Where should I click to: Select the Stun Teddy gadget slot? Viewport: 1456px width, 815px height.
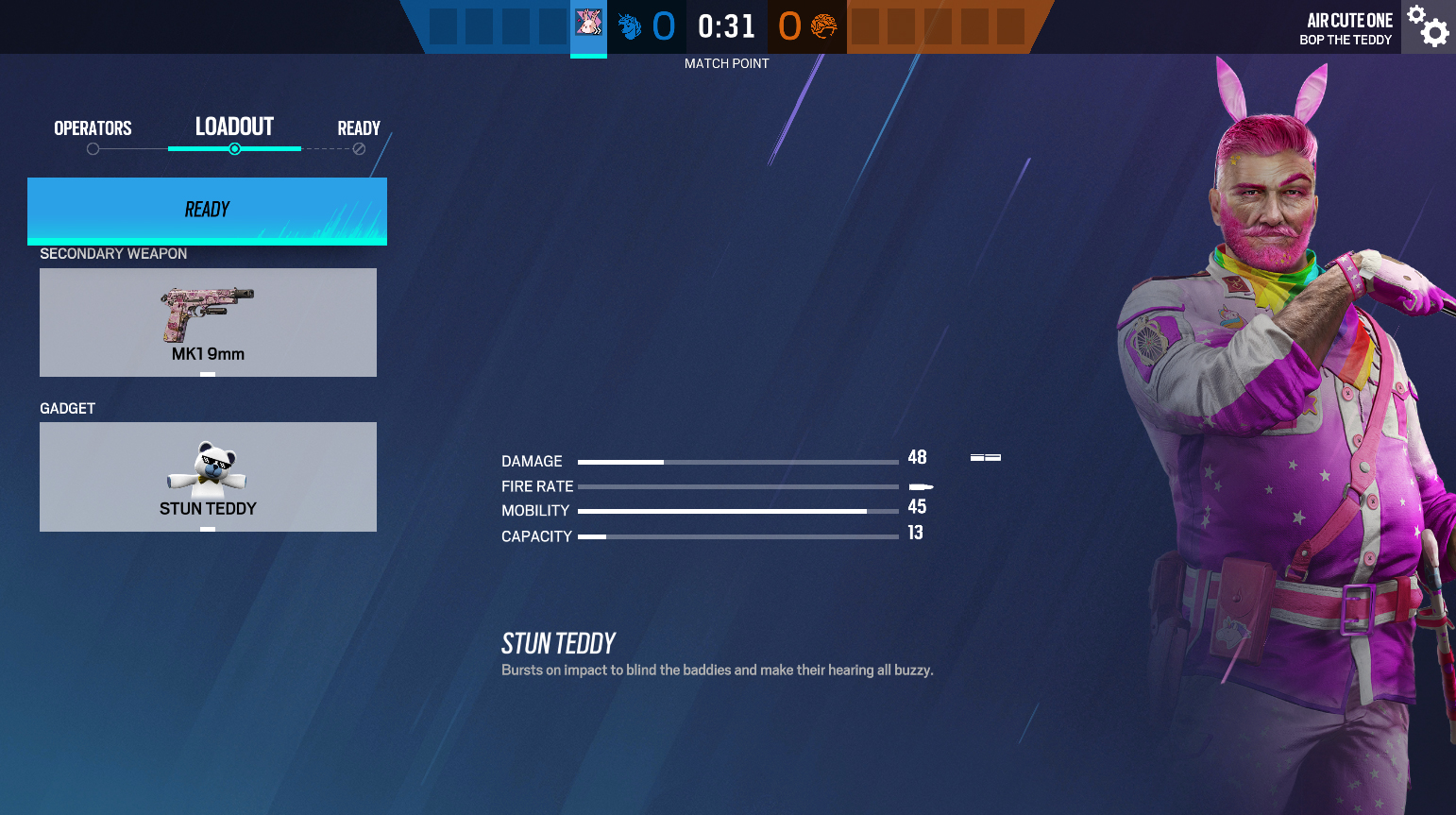(x=208, y=476)
